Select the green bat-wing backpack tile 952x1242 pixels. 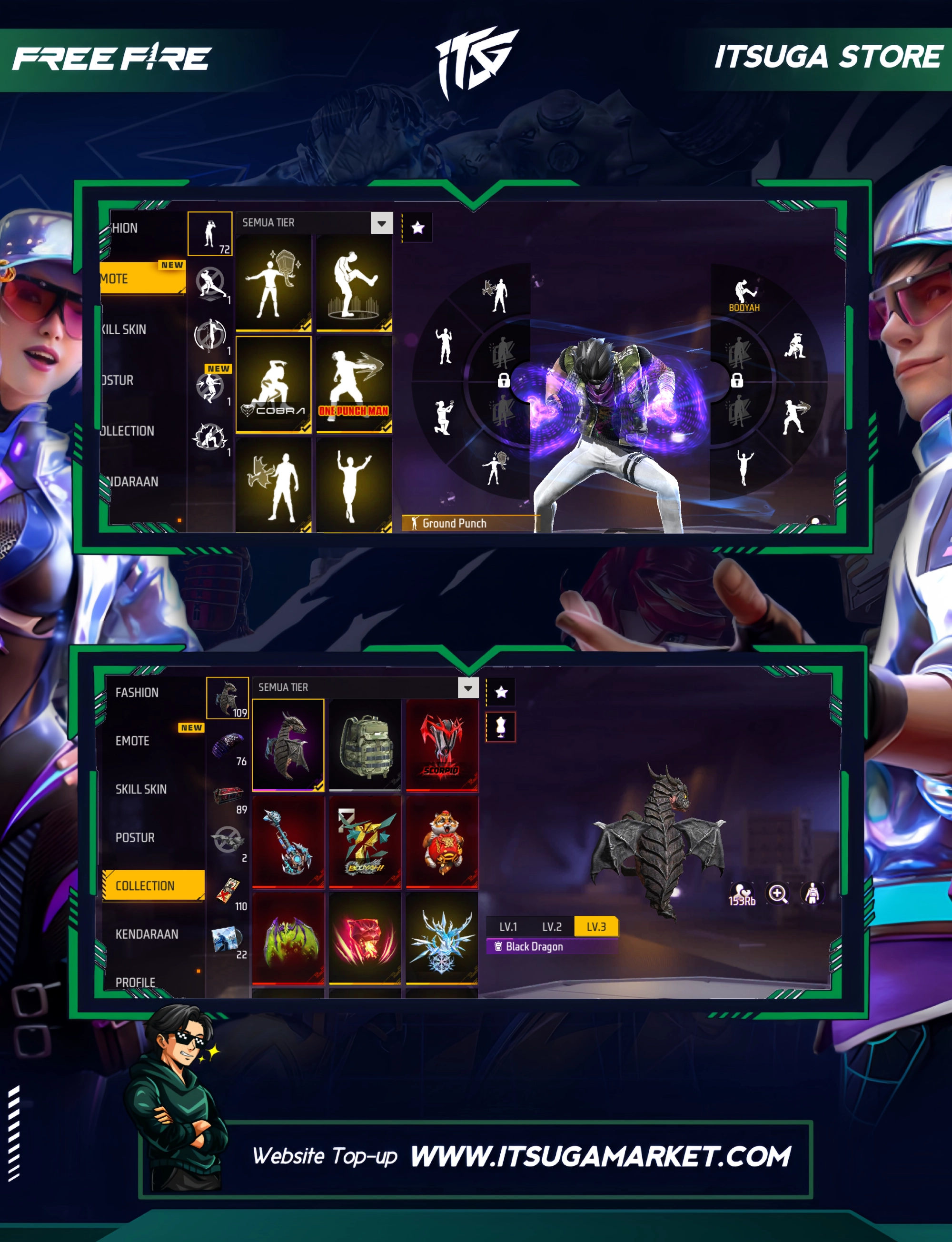click(288, 938)
